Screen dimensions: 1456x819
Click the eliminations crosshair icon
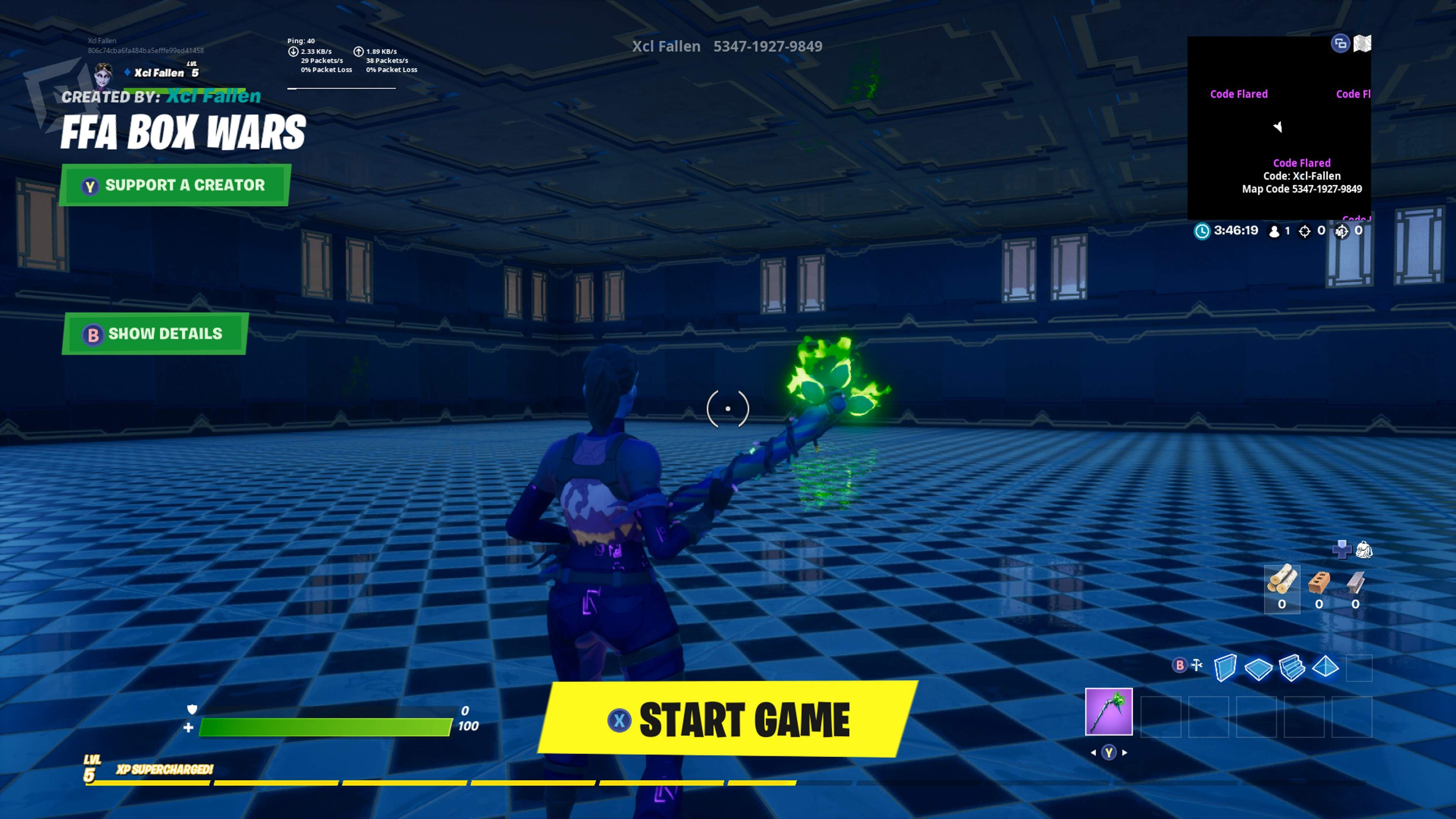click(x=1304, y=231)
